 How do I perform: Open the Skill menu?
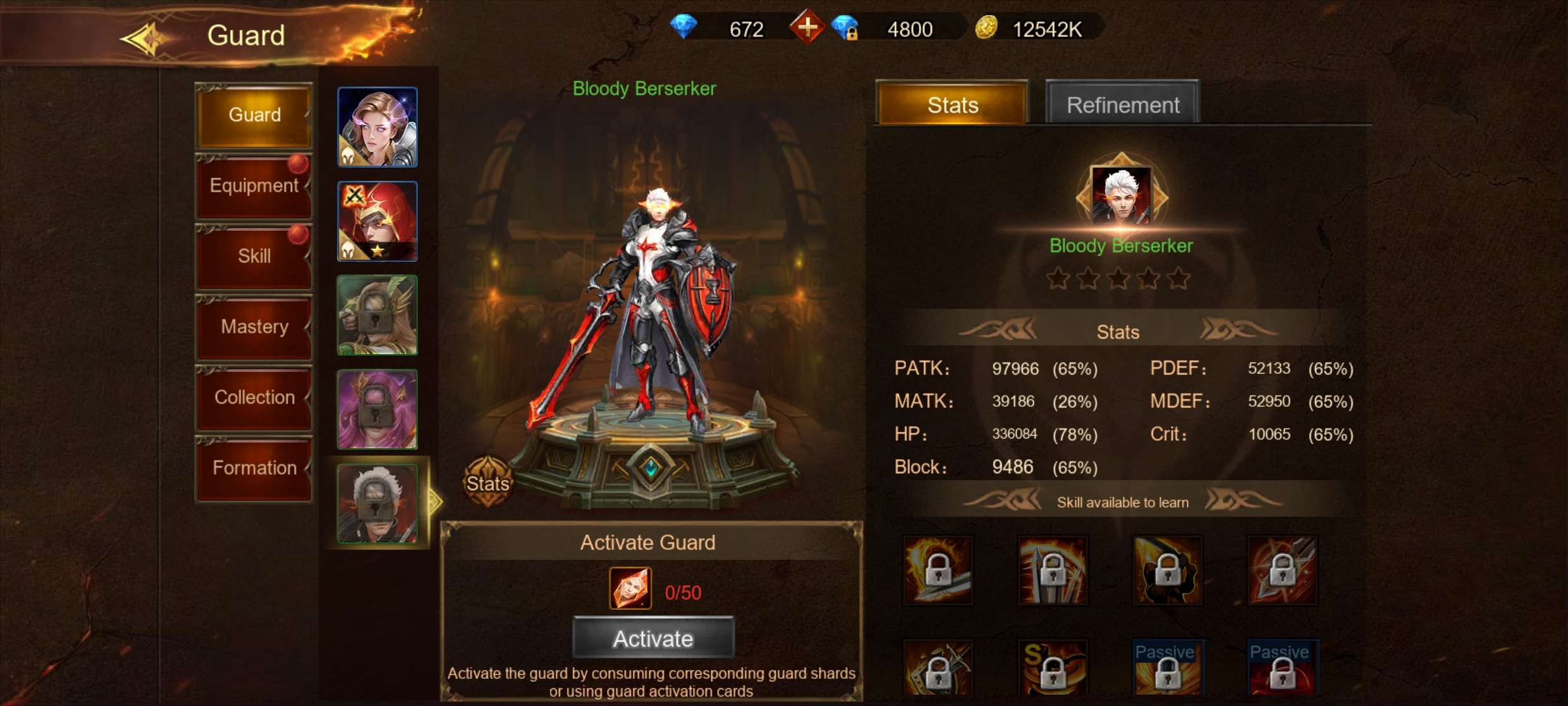click(254, 256)
